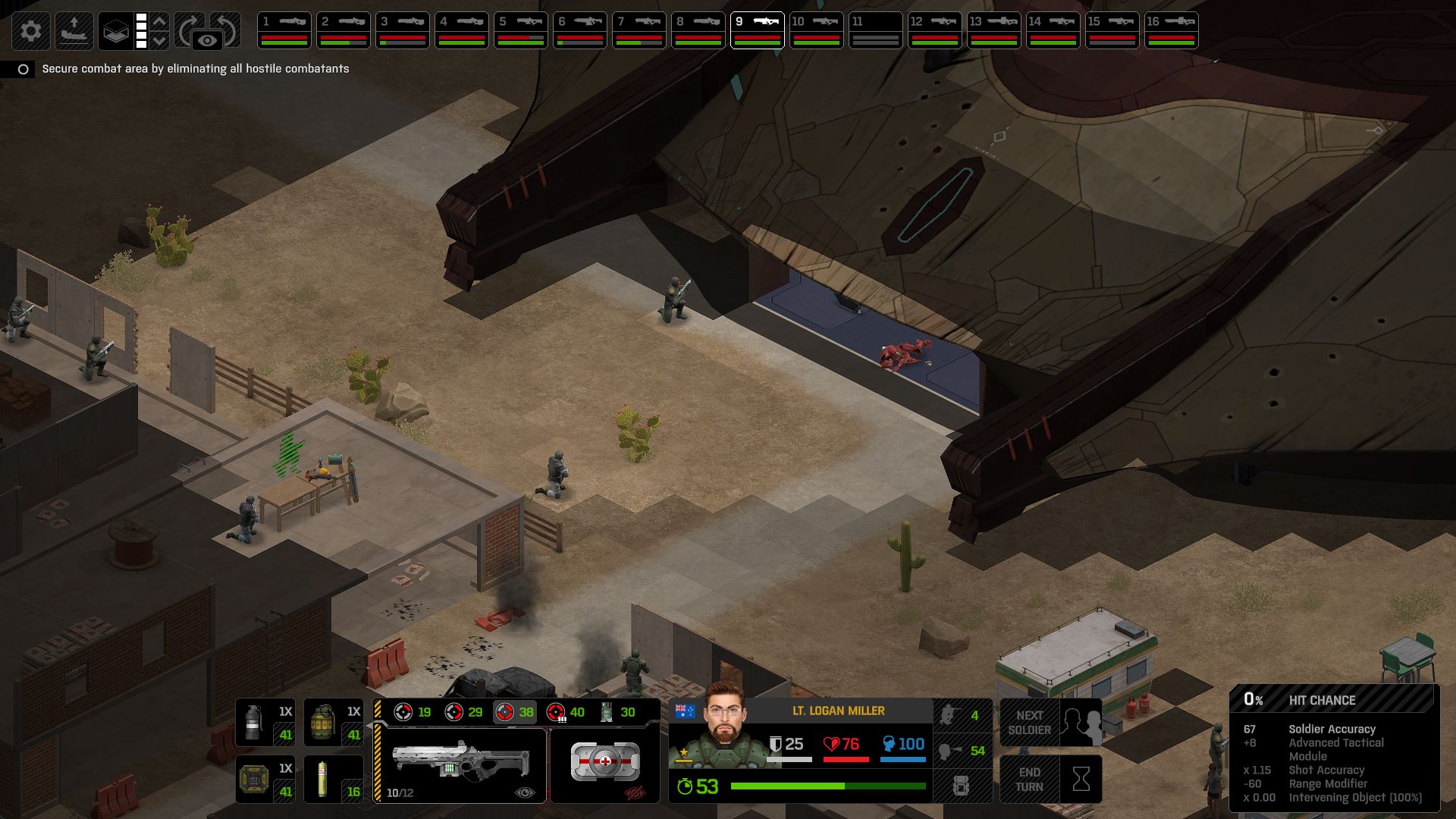Viewport: 1456px width, 819px height.
Task: Click the abort mission dropship button
Action: click(74, 31)
